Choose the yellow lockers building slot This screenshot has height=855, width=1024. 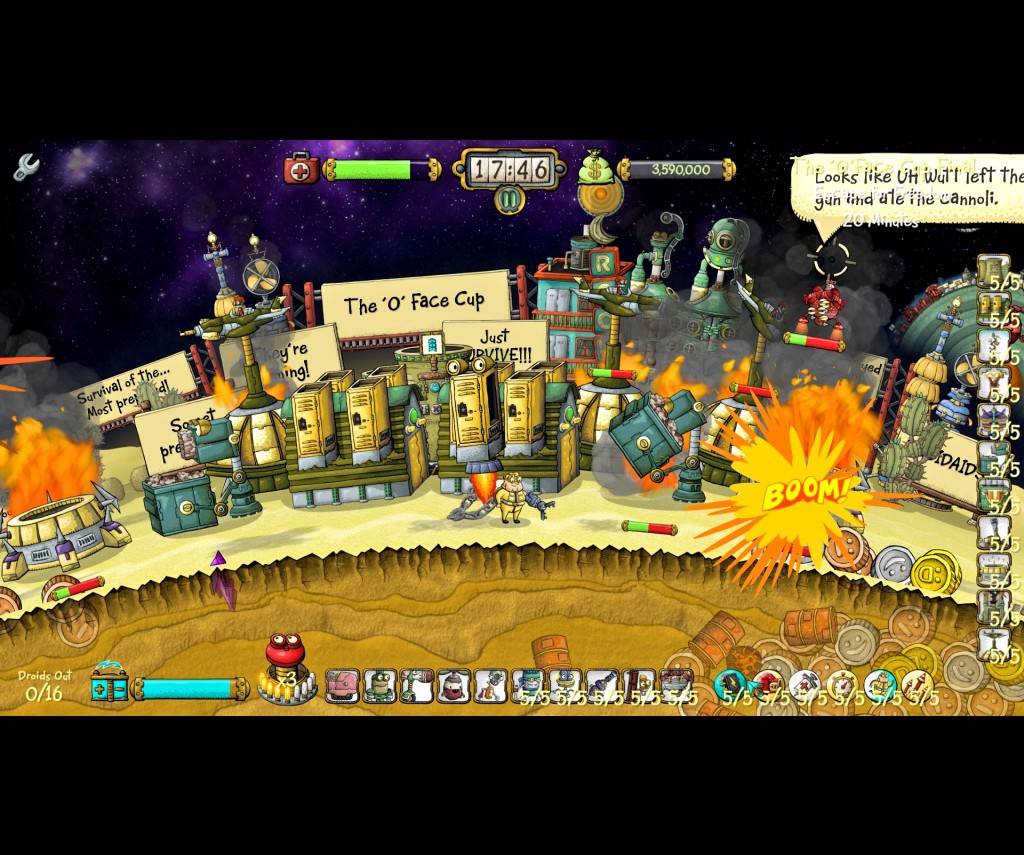[x=993, y=308]
